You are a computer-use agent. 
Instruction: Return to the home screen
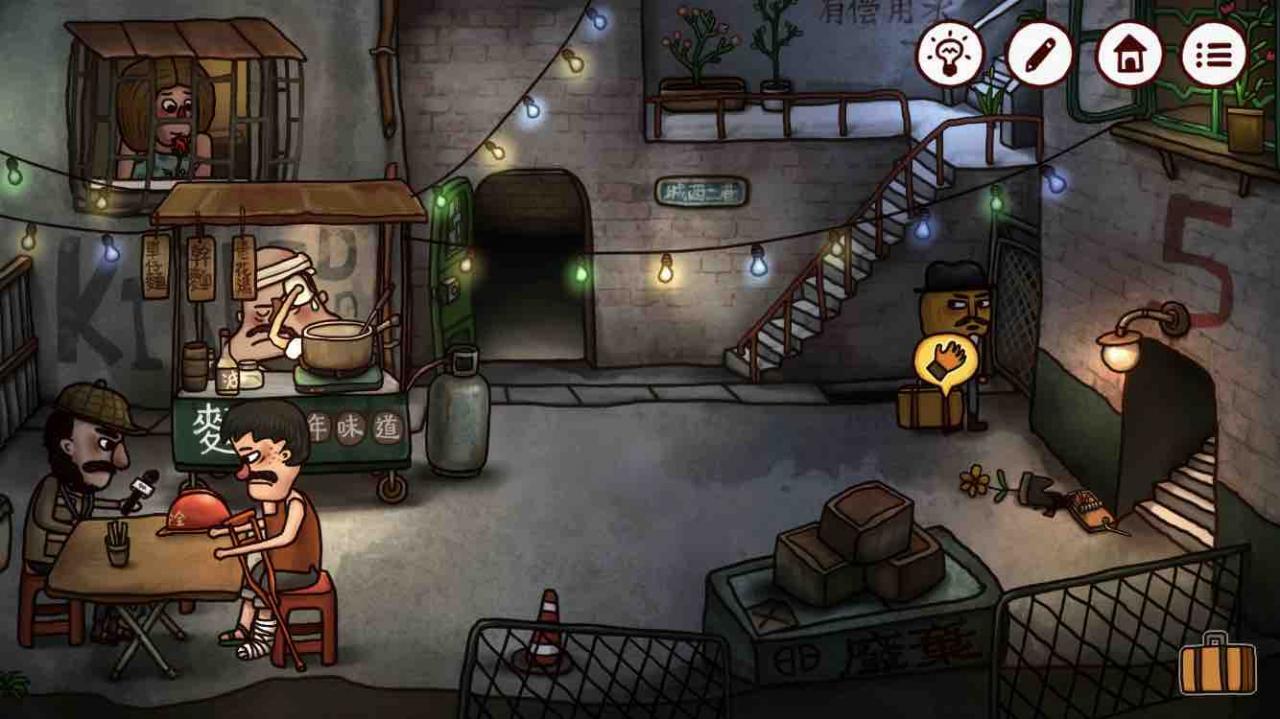click(1128, 54)
